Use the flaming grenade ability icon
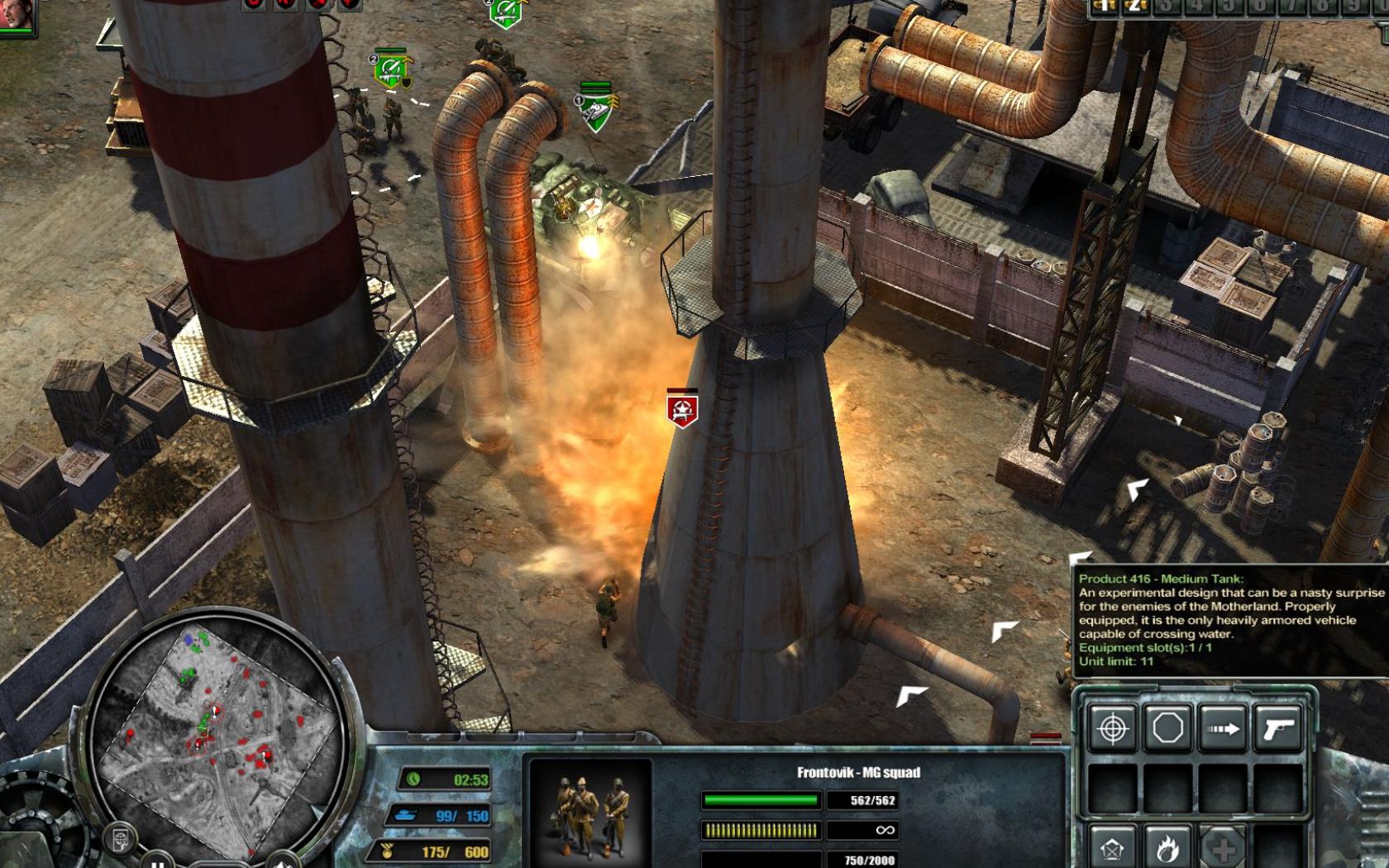Viewport: 1389px width, 868px height. tap(1167, 848)
